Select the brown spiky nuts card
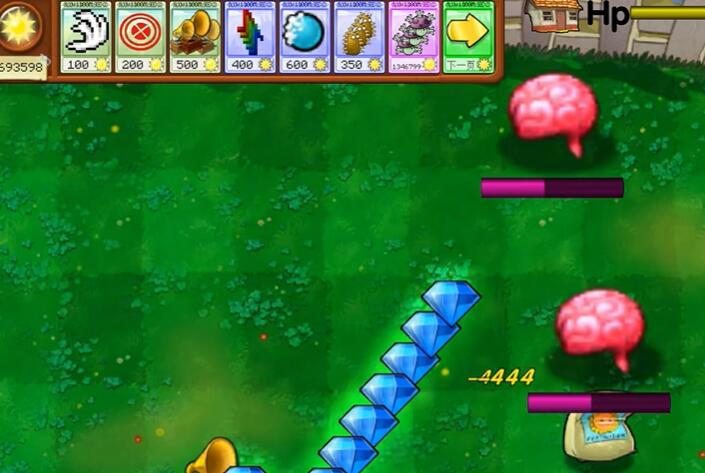 click(359, 36)
